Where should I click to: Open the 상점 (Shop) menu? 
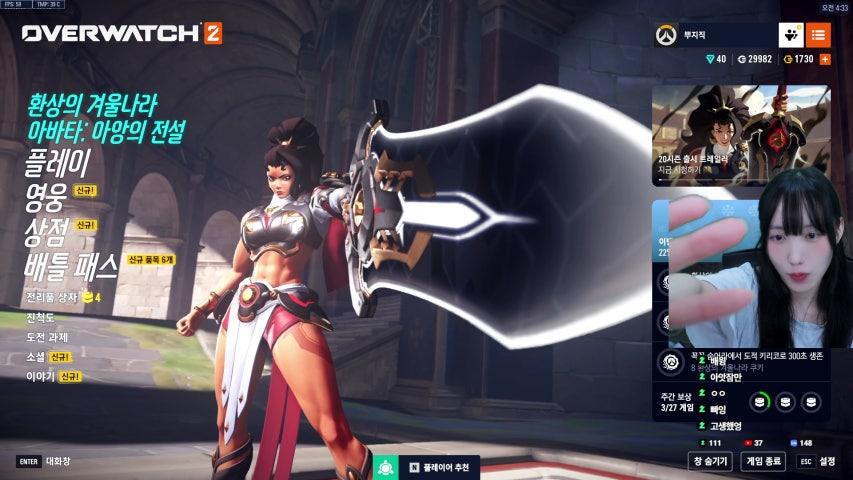46,229
